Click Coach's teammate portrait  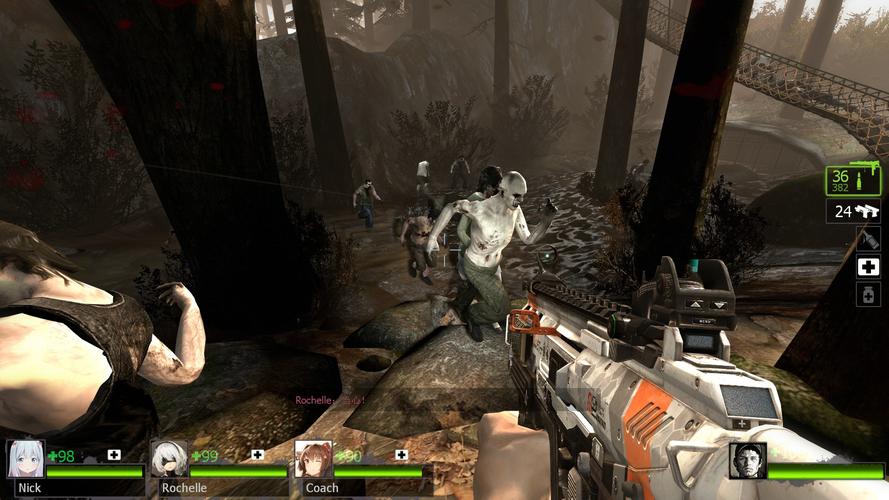pos(313,459)
